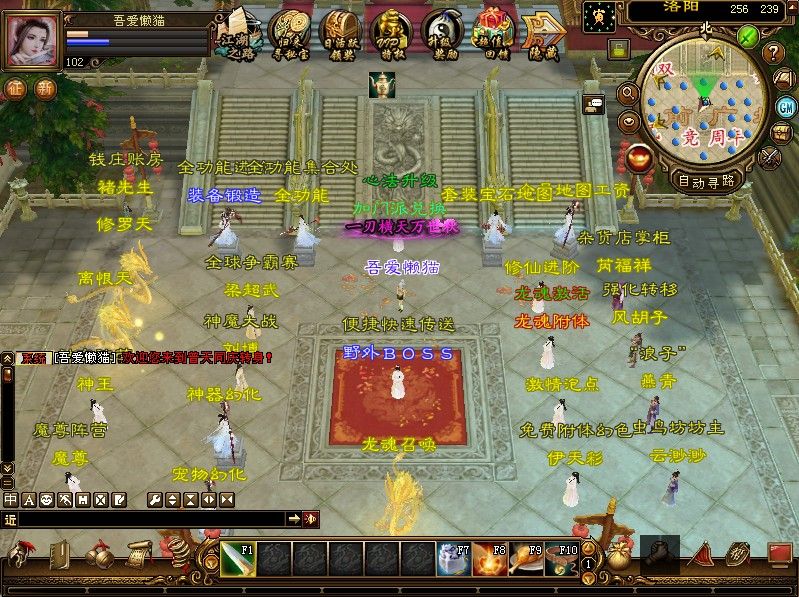Image resolution: width=799 pixels, height=597 pixels.
Task: Open the 江湖之路 guide icon
Action: tap(237, 34)
